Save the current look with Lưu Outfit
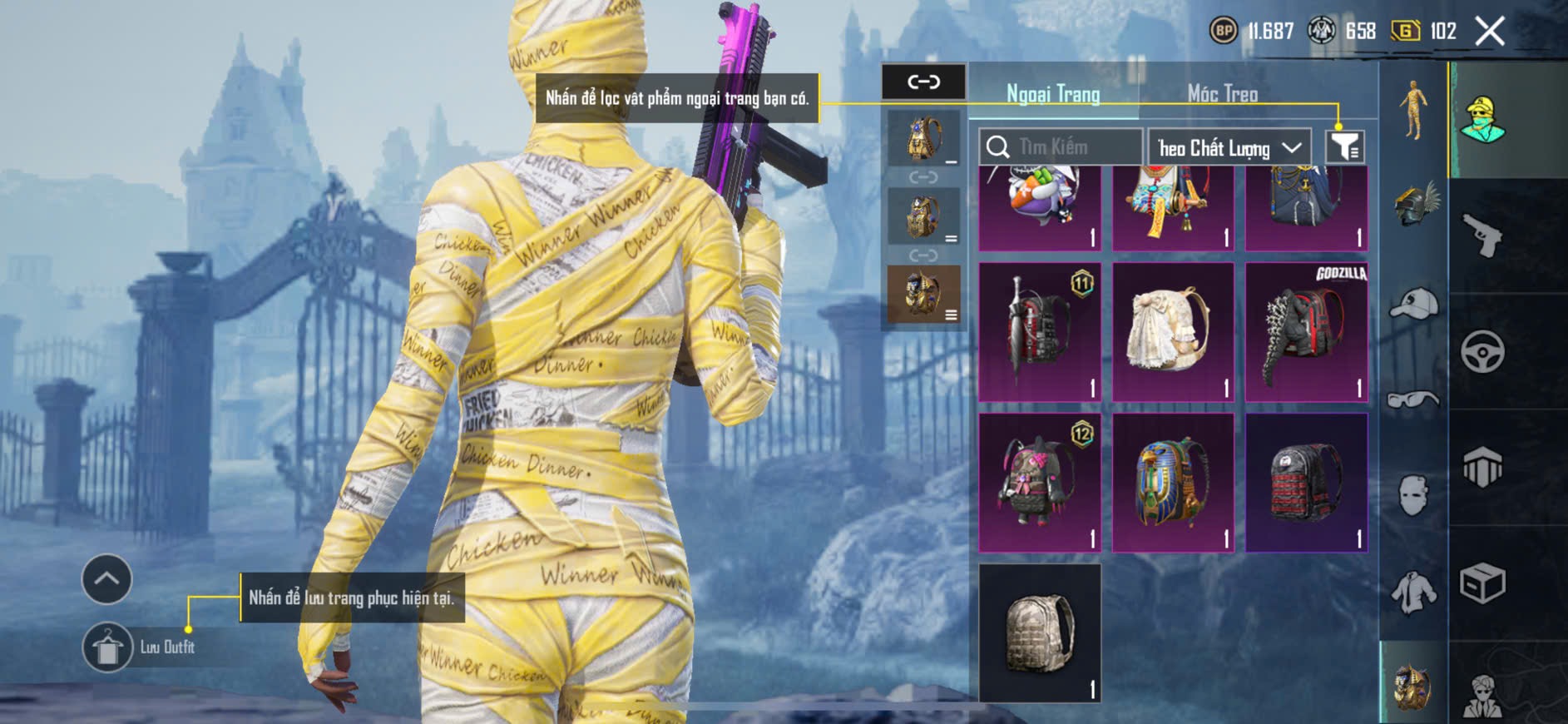This screenshot has width=1568, height=724. (x=107, y=647)
